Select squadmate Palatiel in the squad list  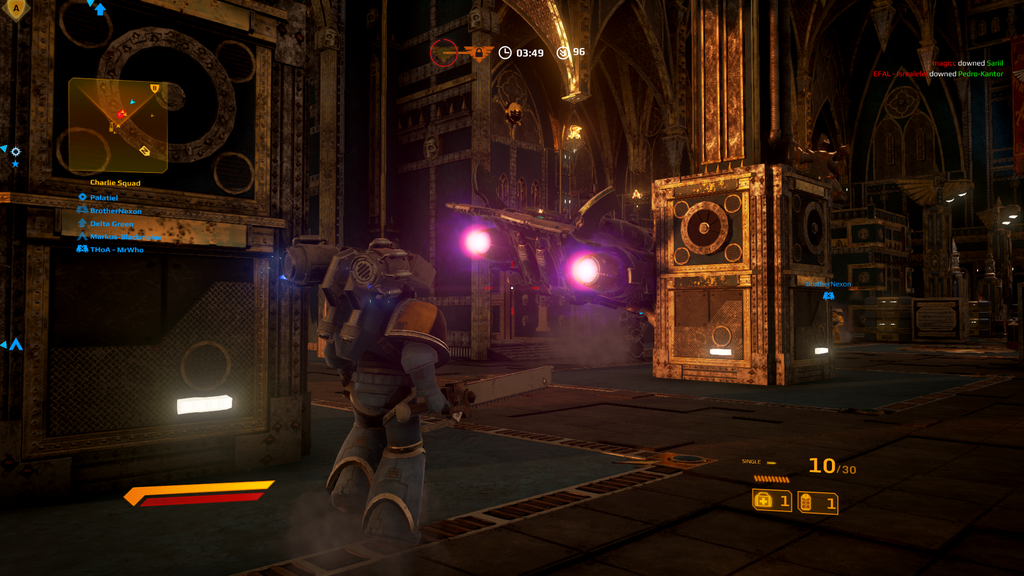click(104, 198)
